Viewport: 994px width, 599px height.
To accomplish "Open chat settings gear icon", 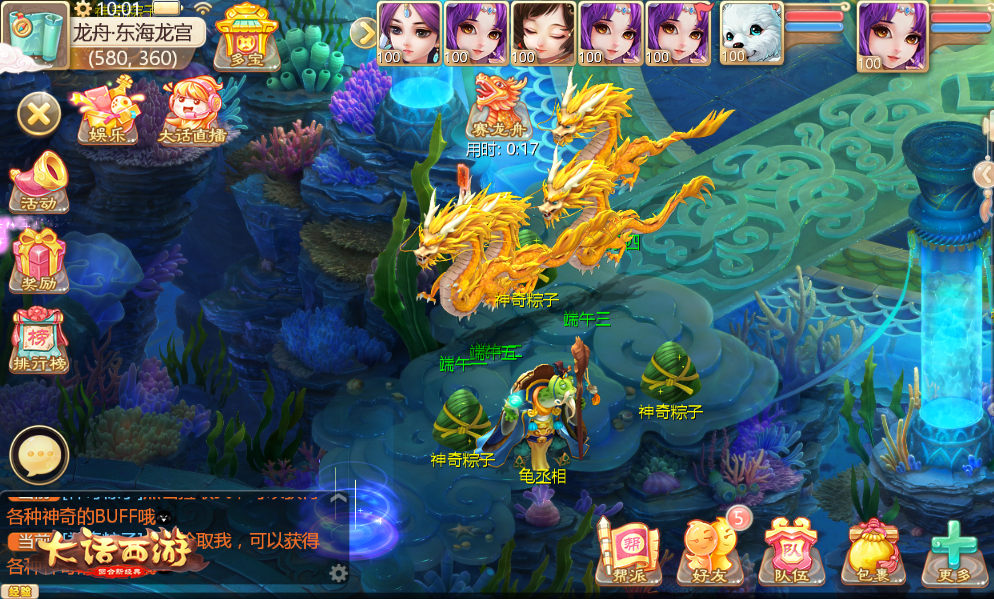I will coord(339,573).
